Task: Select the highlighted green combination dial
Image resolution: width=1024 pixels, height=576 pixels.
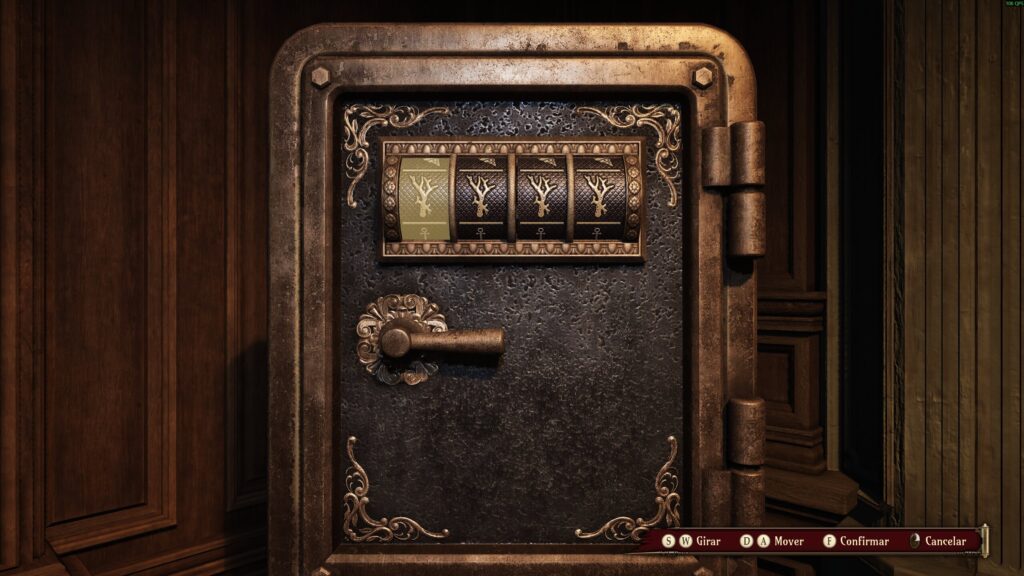Action: (424, 197)
